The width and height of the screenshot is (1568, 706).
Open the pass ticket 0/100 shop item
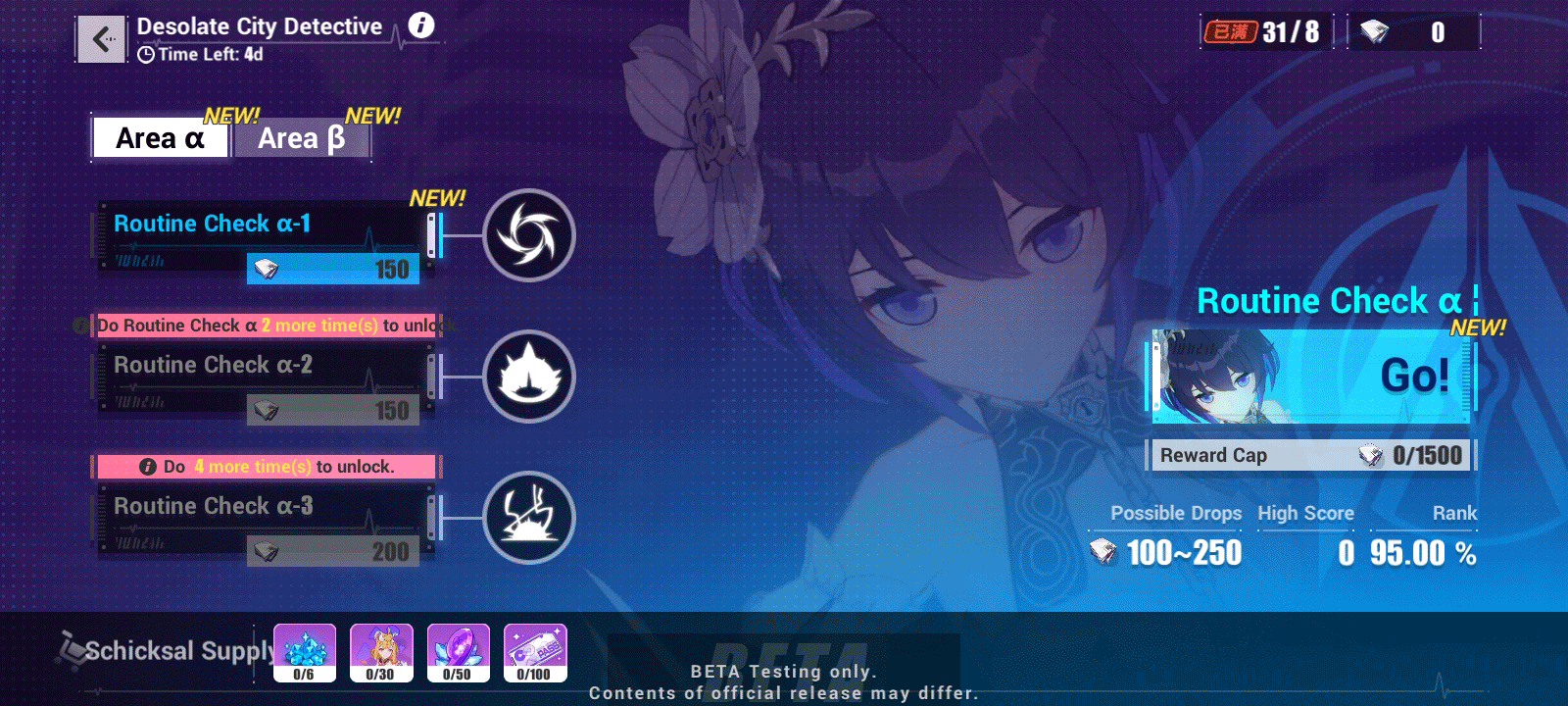533,651
